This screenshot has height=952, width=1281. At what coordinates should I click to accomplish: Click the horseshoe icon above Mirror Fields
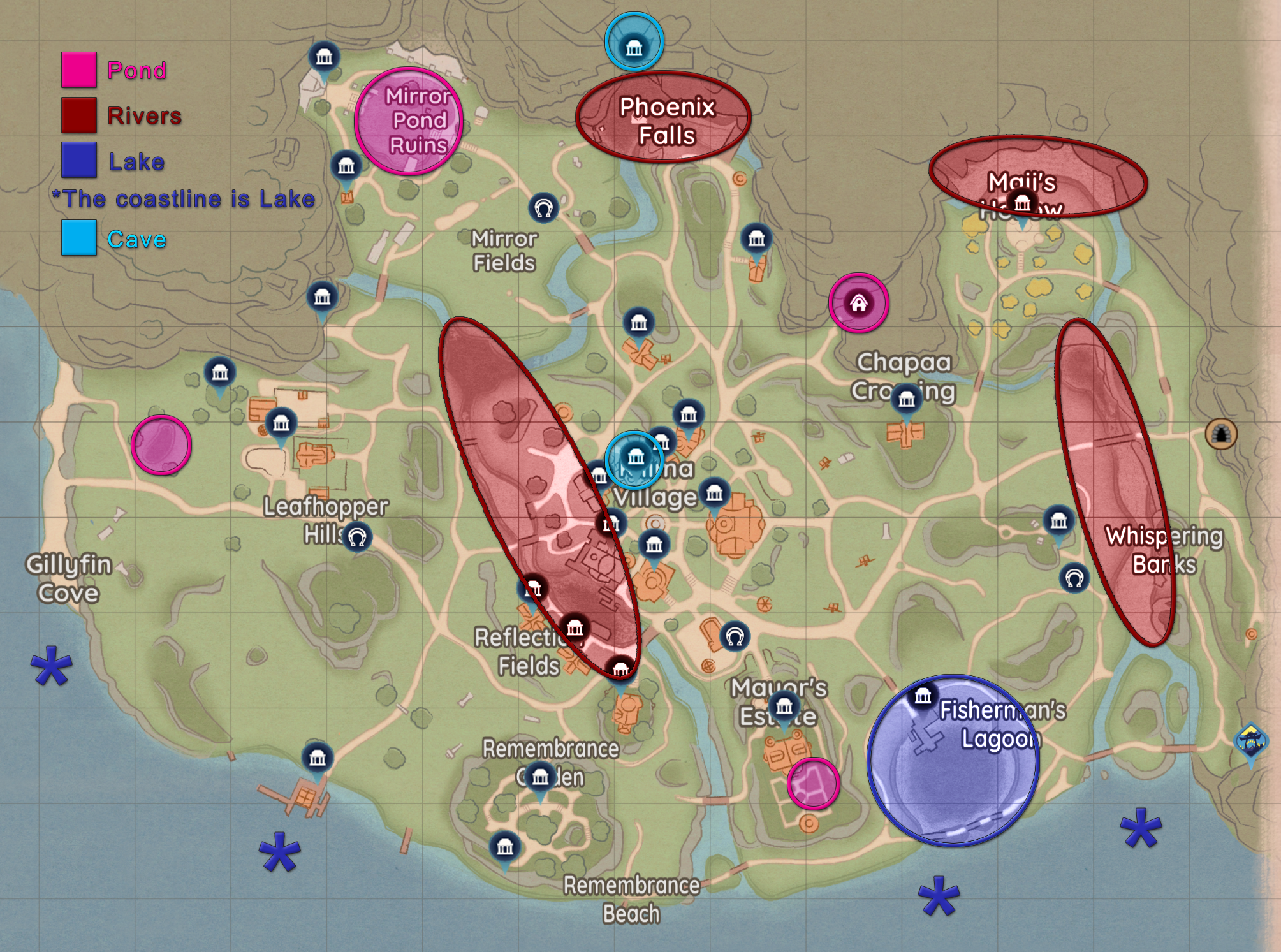[543, 209]
